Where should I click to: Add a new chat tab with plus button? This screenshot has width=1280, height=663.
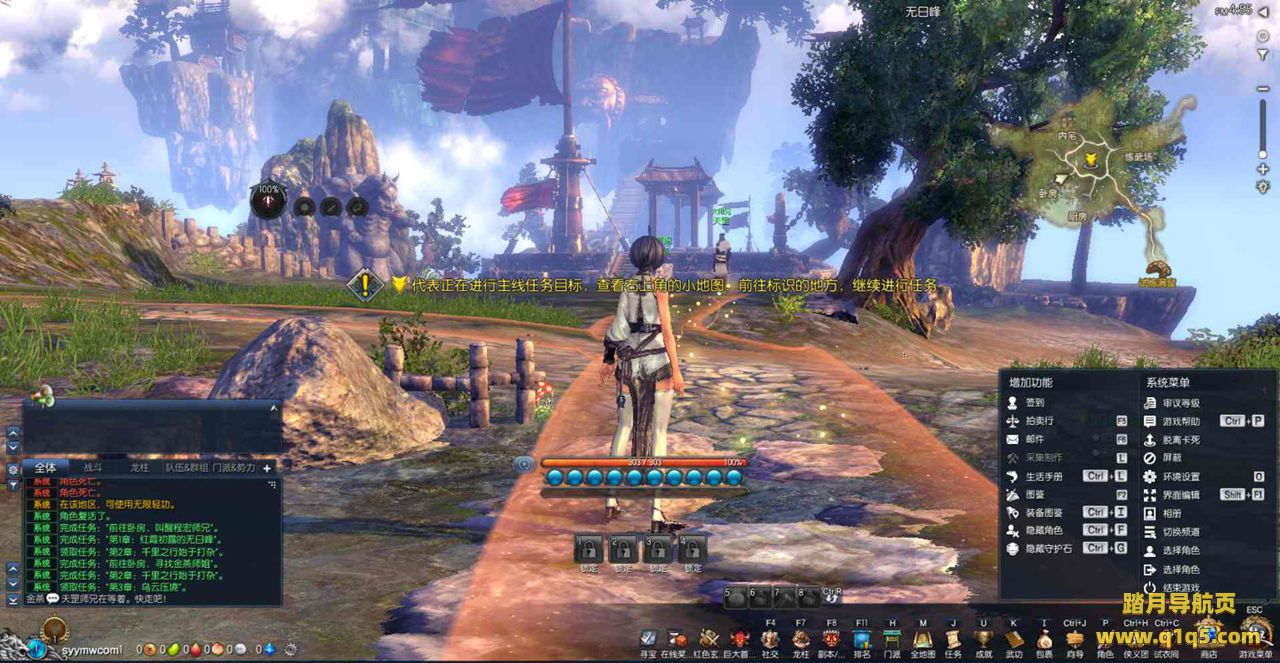click(267, 467)
